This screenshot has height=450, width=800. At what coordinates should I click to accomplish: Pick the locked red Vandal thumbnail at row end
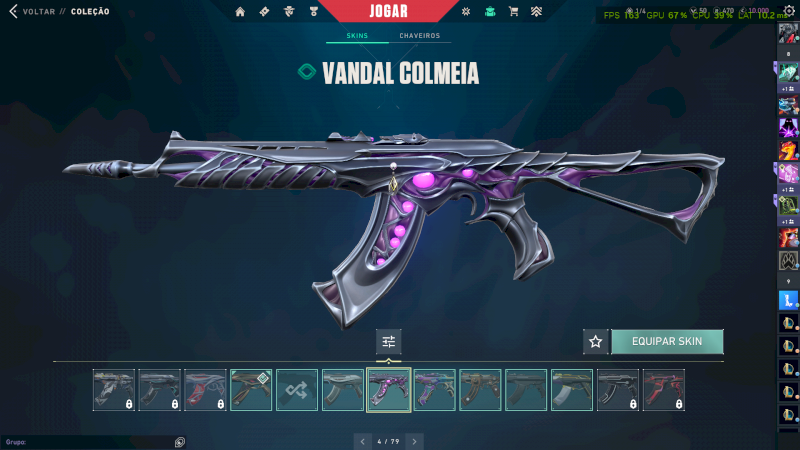(664, 390)
